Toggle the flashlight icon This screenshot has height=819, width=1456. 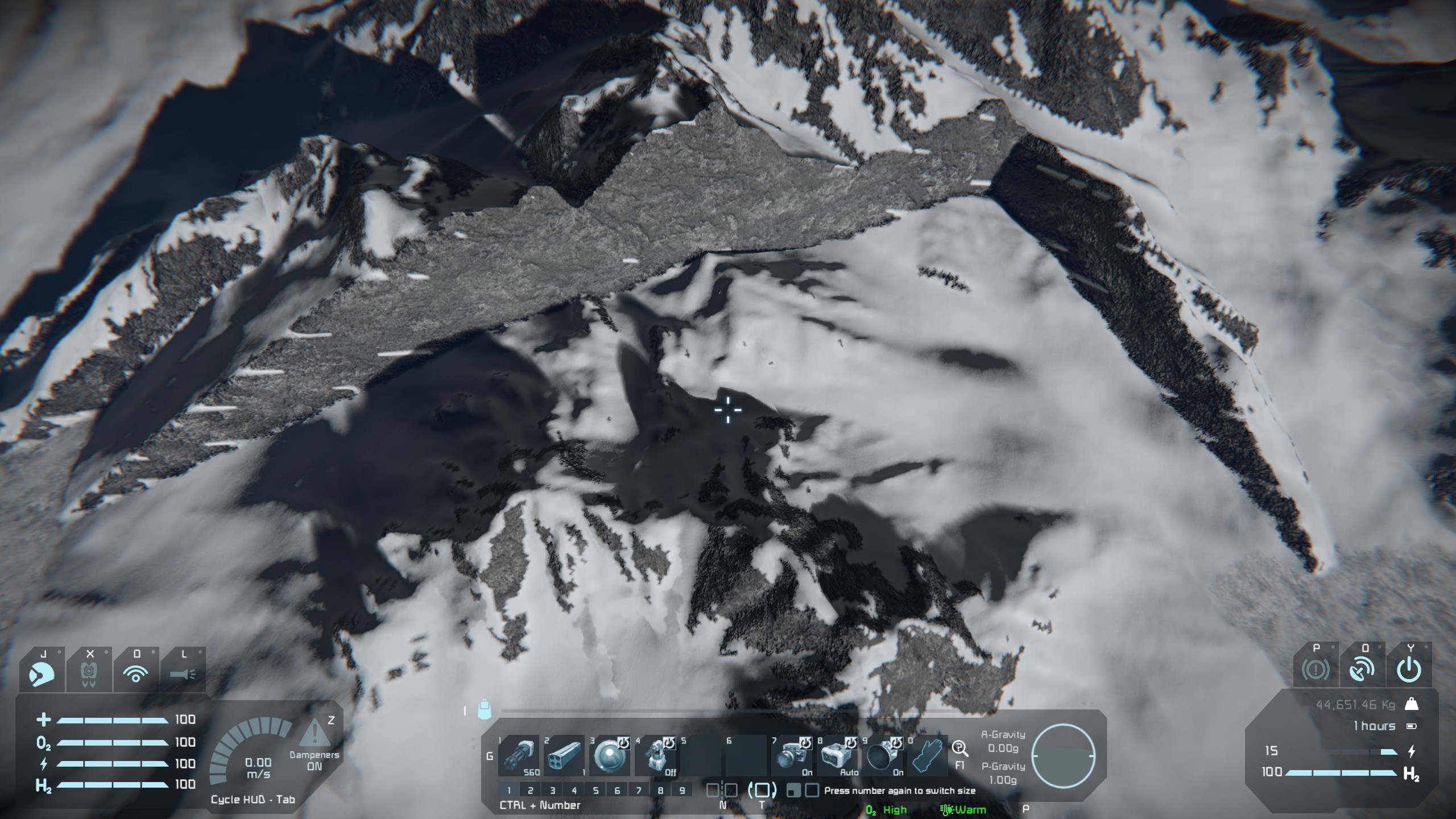183,675
